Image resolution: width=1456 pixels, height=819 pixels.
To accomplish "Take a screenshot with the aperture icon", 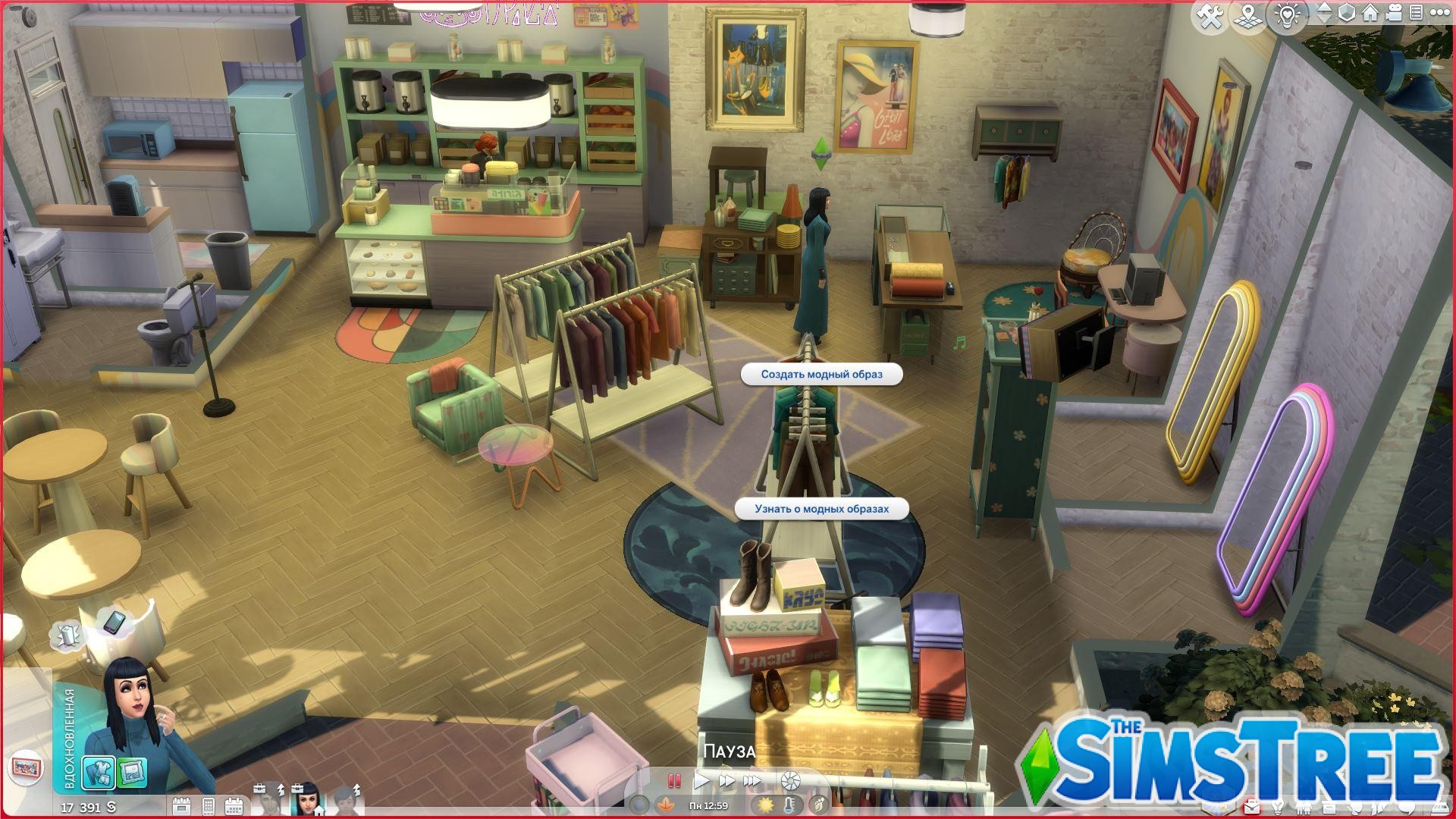I will click(x=789, y=780).
